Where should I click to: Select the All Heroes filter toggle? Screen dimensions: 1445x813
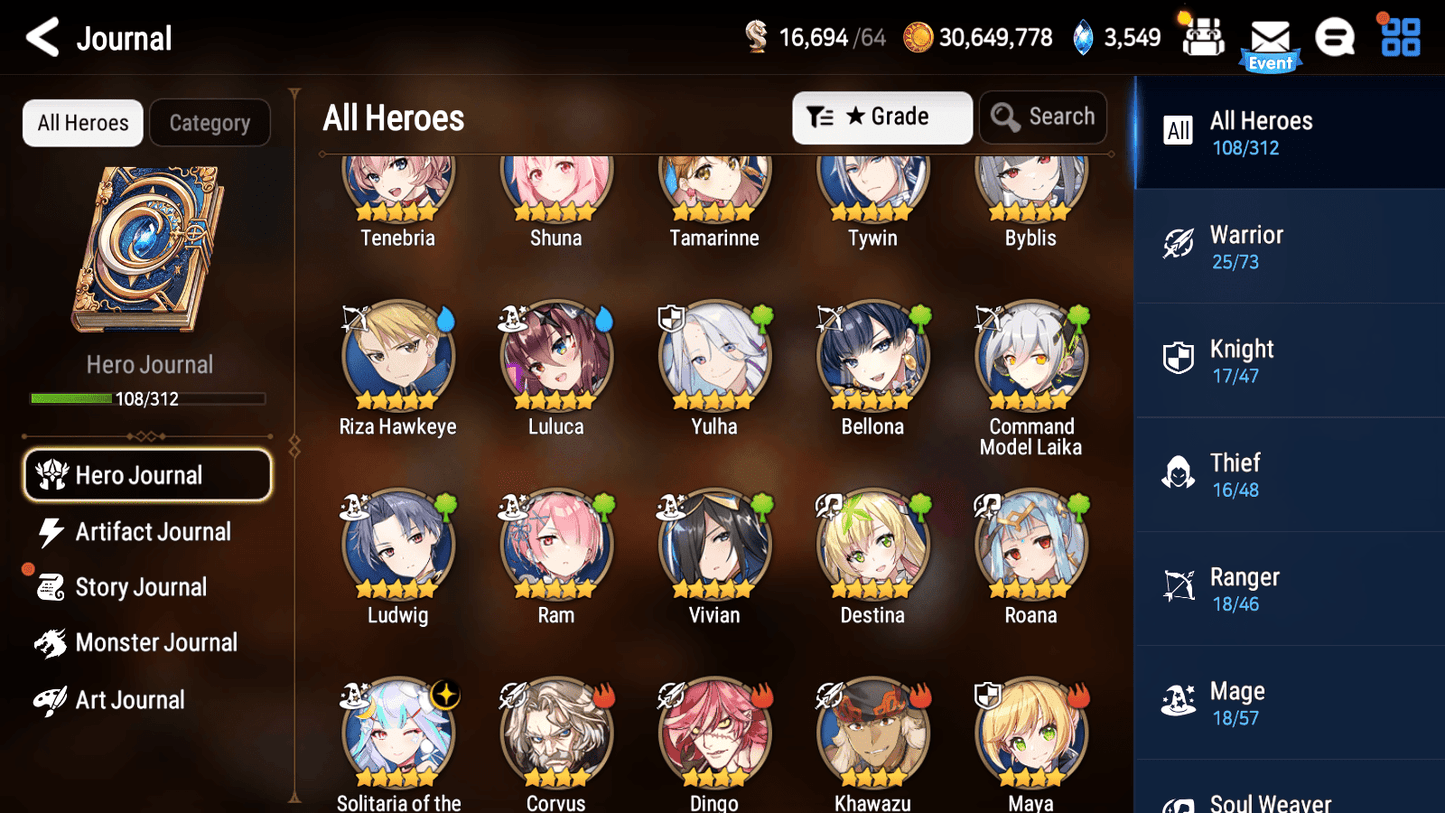tap(82, 122)
